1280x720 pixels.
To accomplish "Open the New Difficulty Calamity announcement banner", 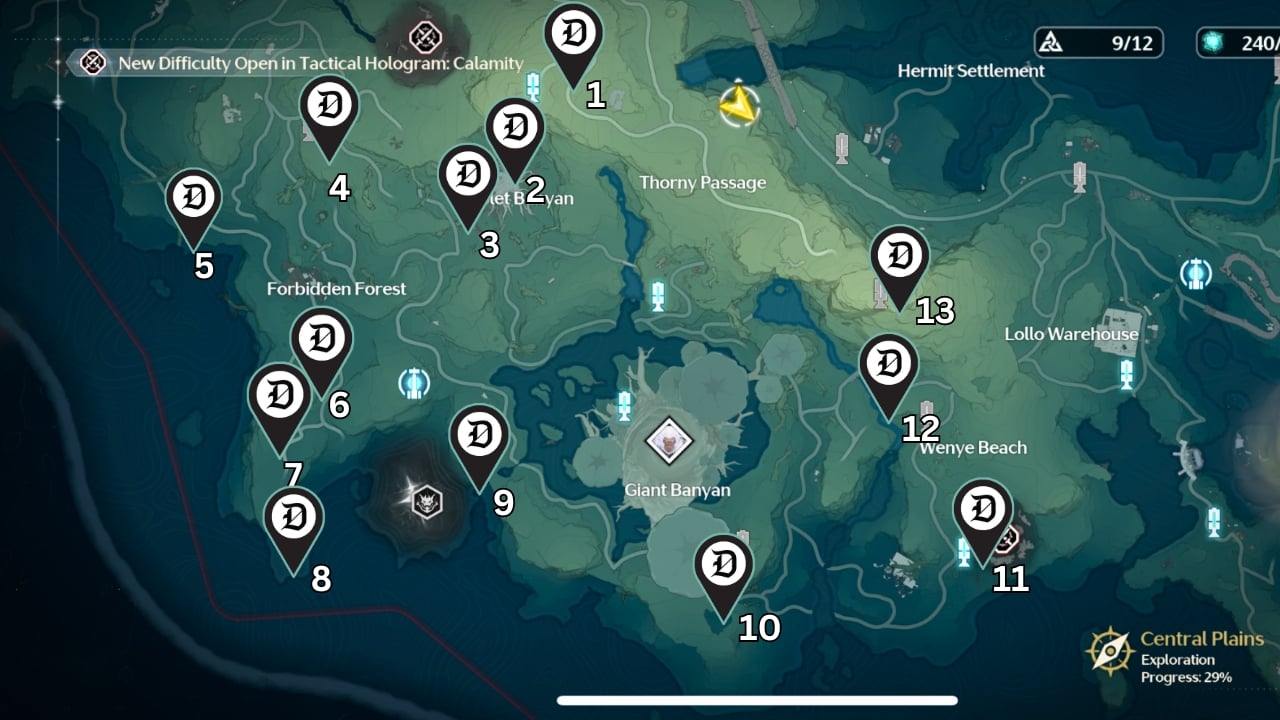I will pyautogui.click(x=300, y=62).
